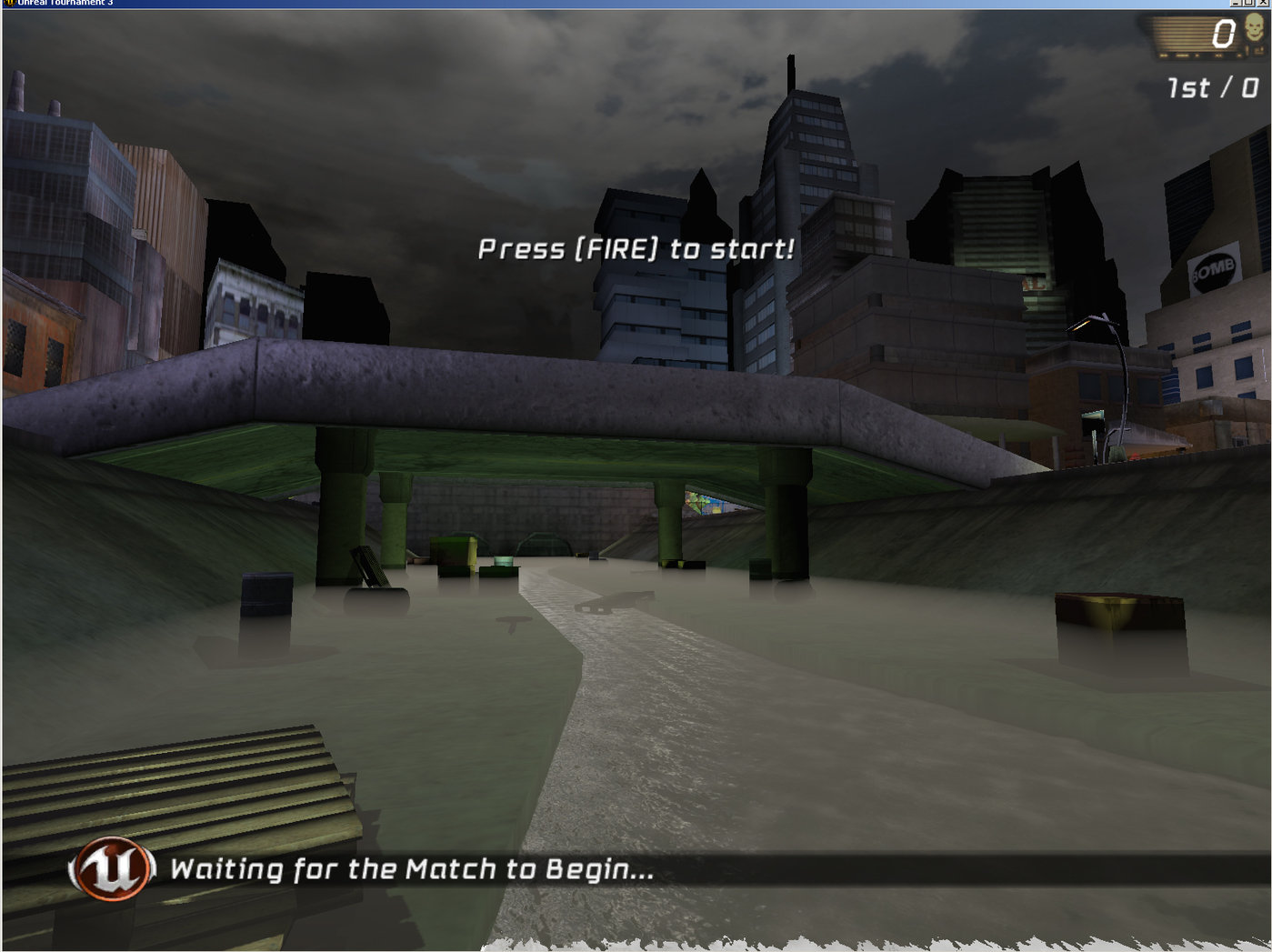Click the Waiting for the Match to Begin banner
This screenshot has height=952, width=1272.
tap(411, 868)
